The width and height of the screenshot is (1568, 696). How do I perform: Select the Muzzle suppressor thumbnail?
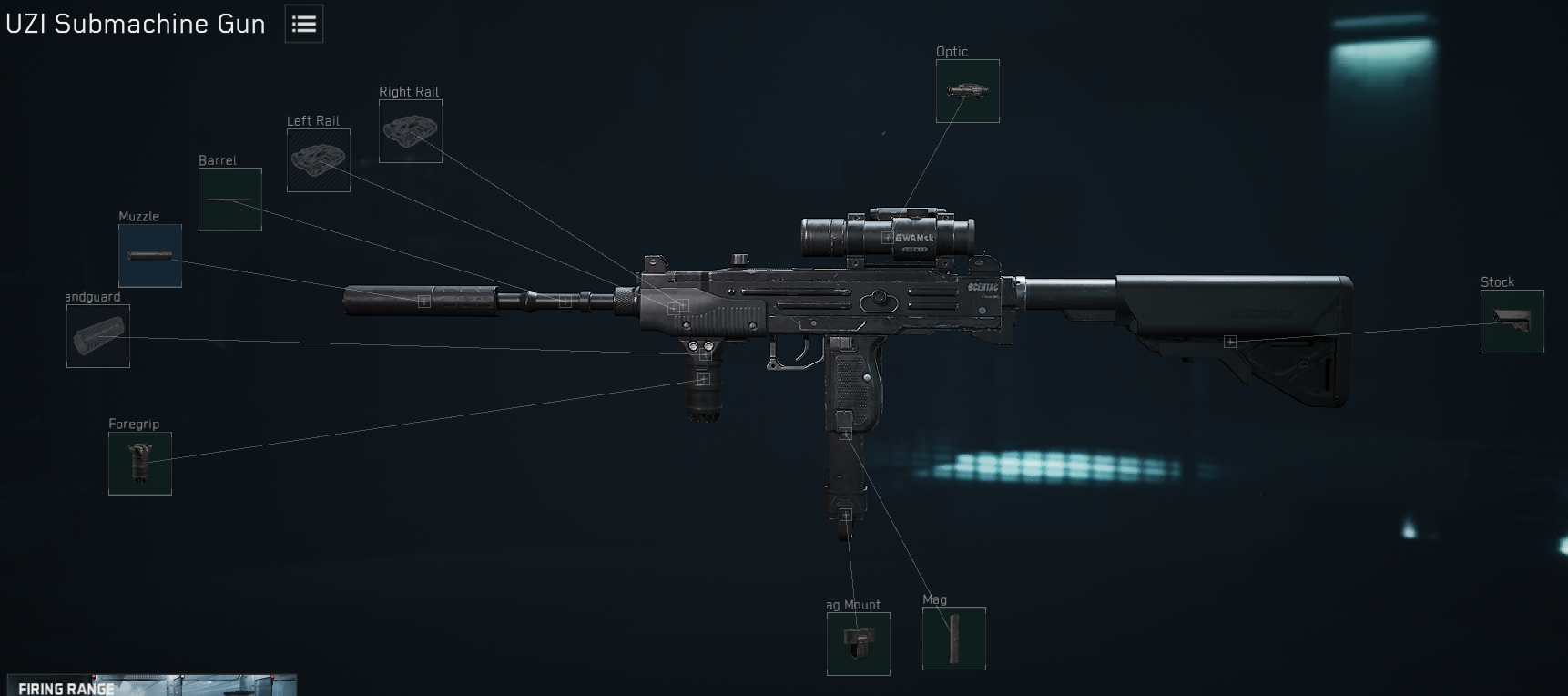pos(149,256)
